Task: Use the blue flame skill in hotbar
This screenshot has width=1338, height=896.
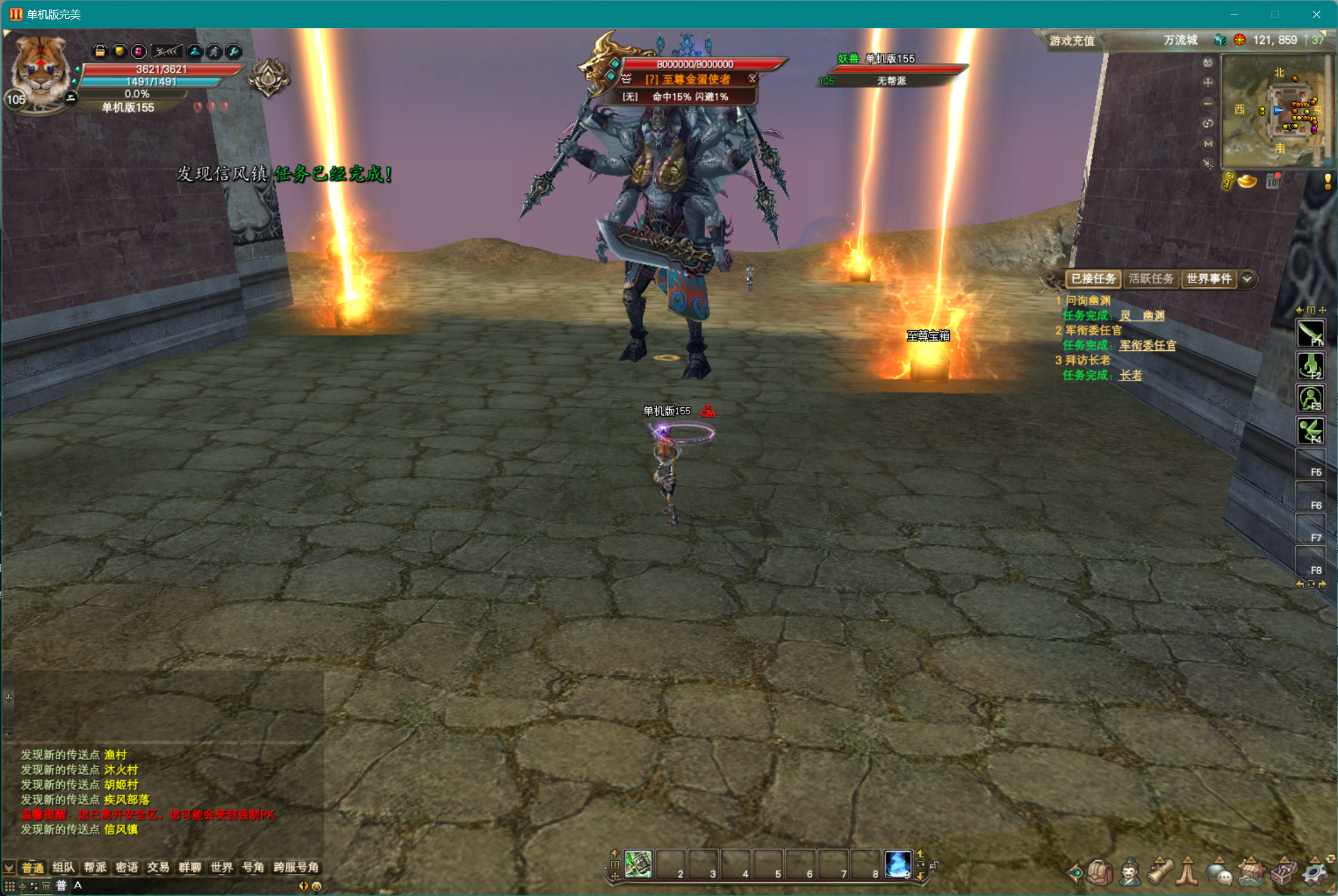Action: pyautogui.click(x=898, y=864)
